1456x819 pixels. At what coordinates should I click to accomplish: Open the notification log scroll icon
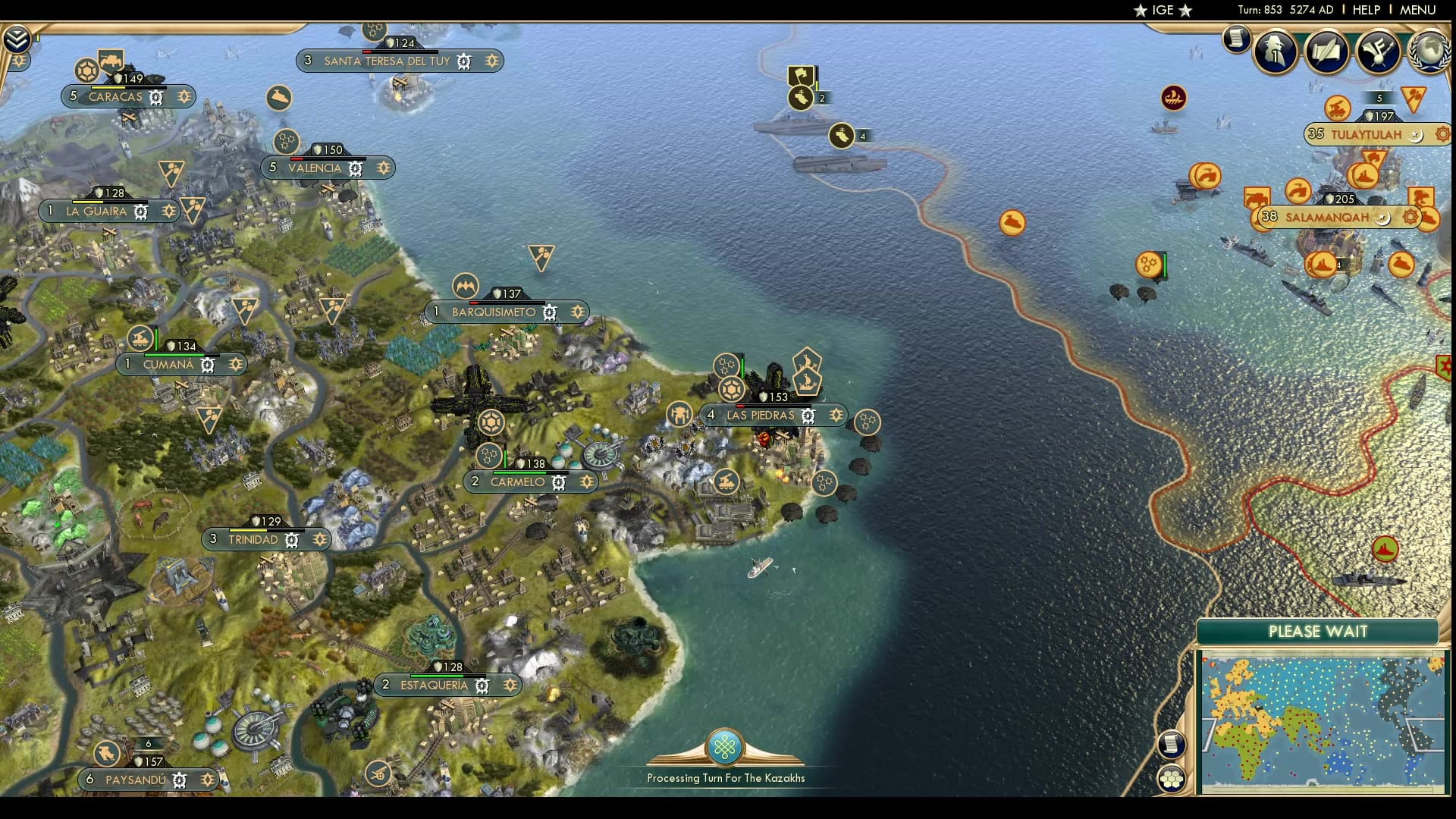[1235, 41]
